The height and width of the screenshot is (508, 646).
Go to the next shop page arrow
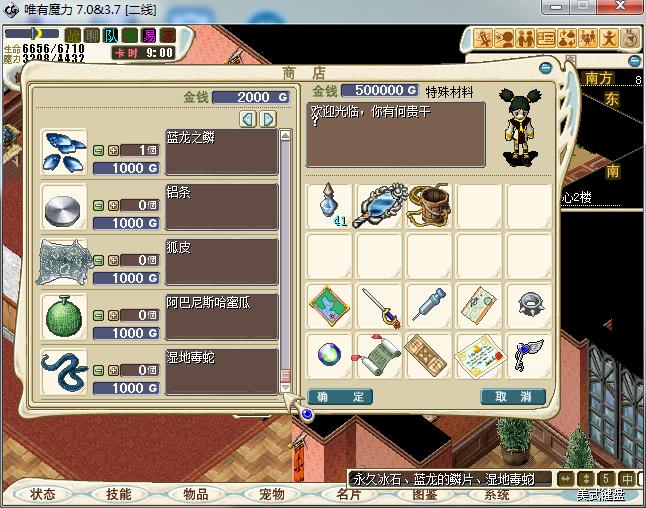coord(267,119)
